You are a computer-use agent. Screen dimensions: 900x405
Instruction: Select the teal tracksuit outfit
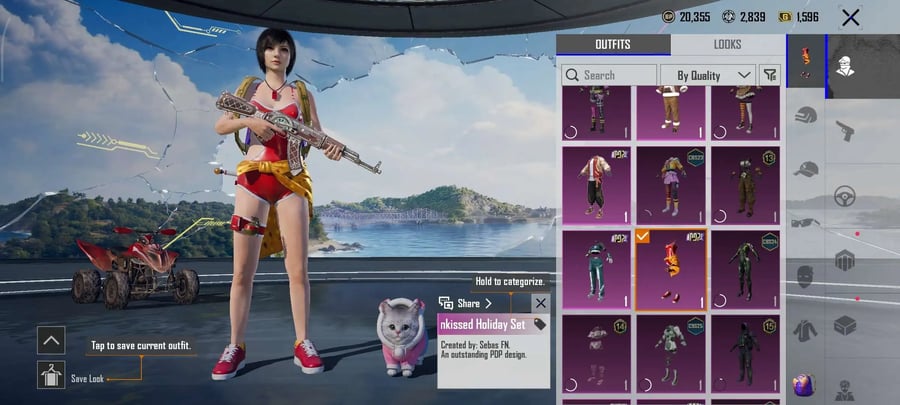596,269
